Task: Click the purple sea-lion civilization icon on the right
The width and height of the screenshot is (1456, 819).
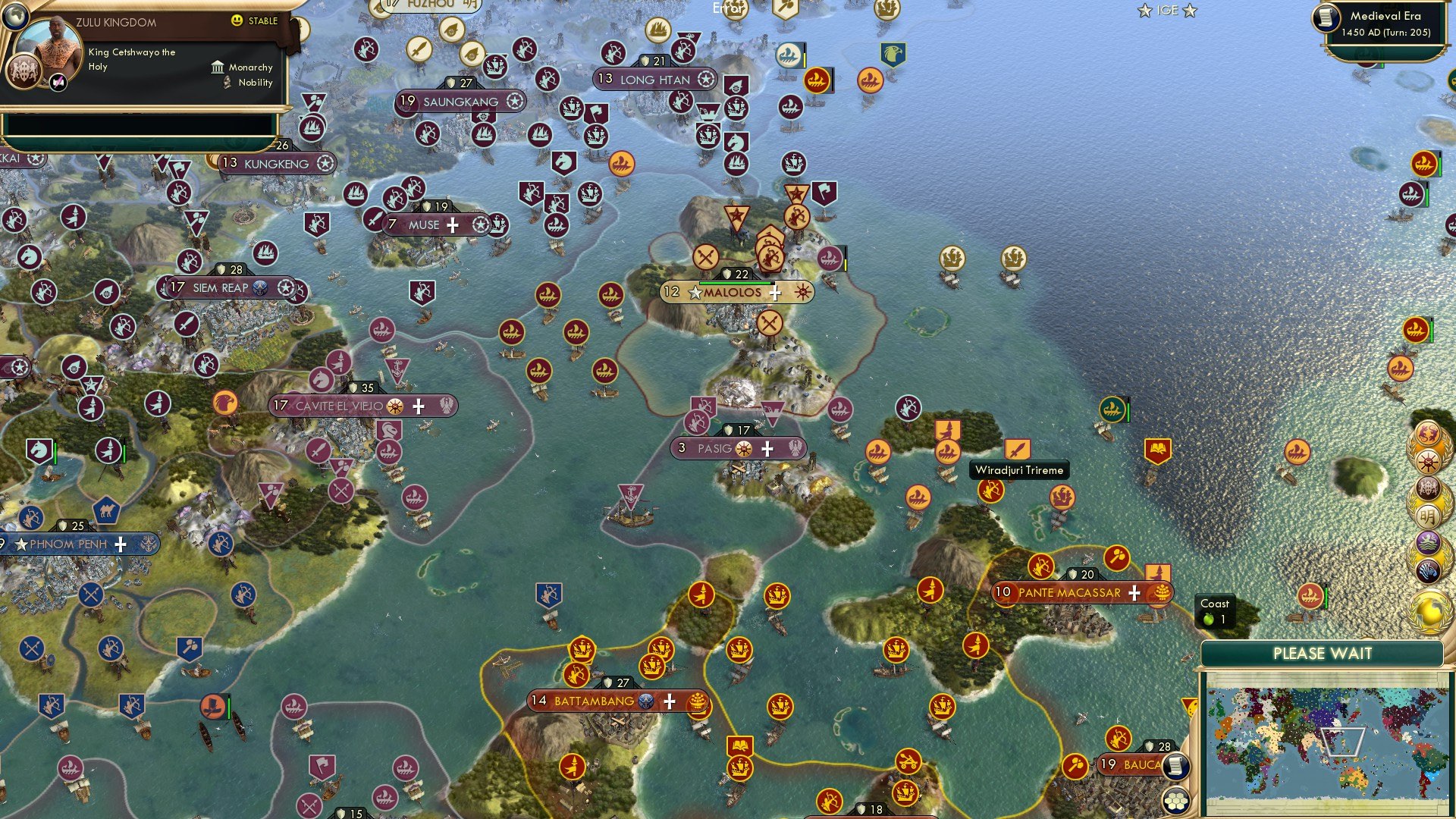Action: pos(1428,541)
